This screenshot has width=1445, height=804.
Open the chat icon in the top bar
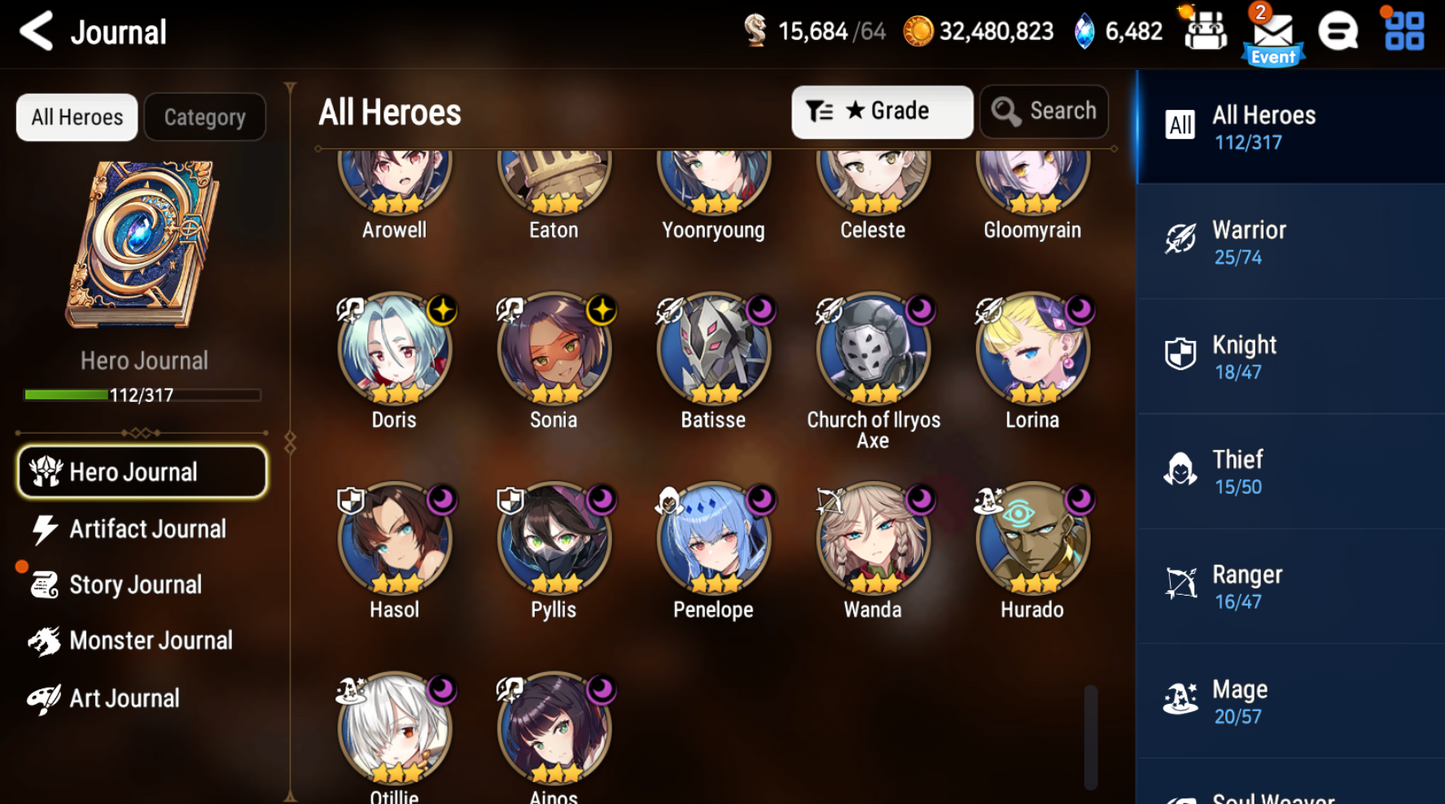[x=1339, y=30]
